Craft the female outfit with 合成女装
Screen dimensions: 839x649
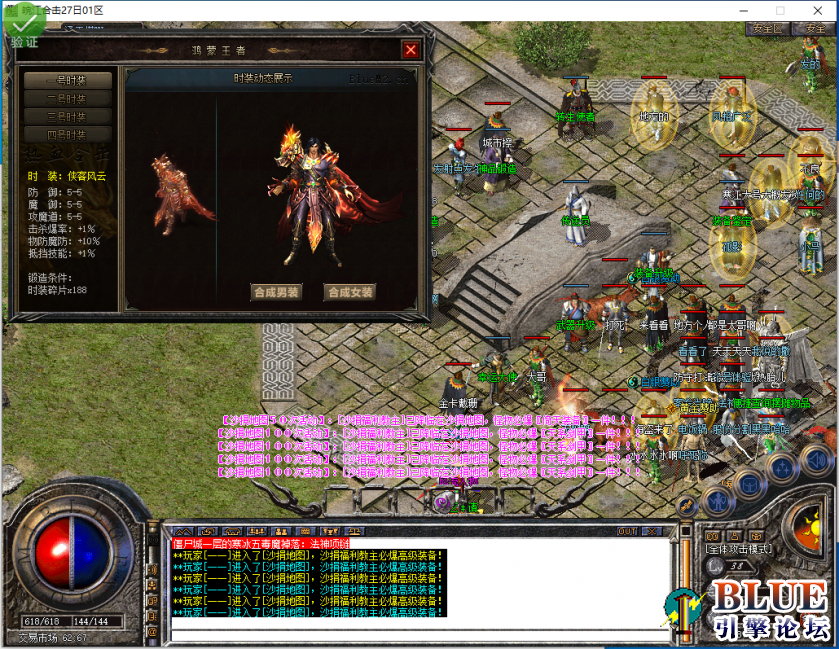click(350, 292)
